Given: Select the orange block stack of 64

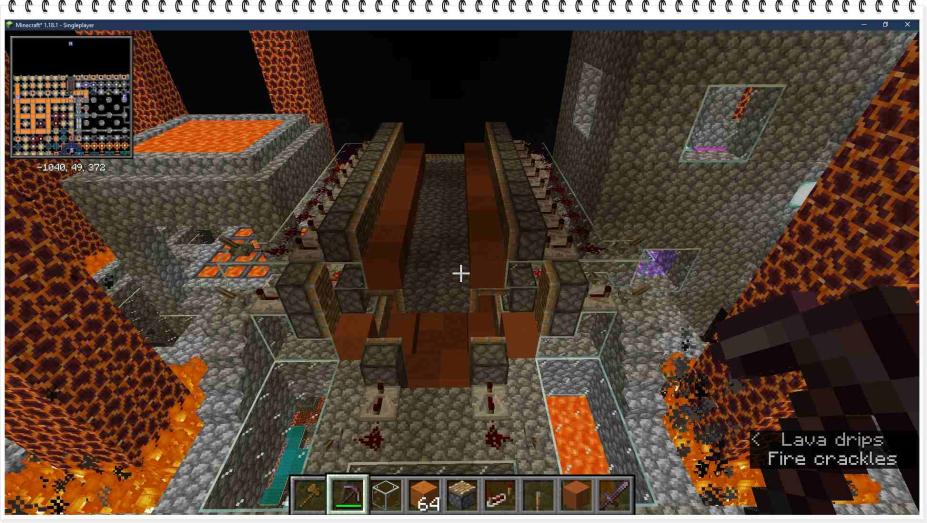Looking at the screenshot, I should (424, 494).
